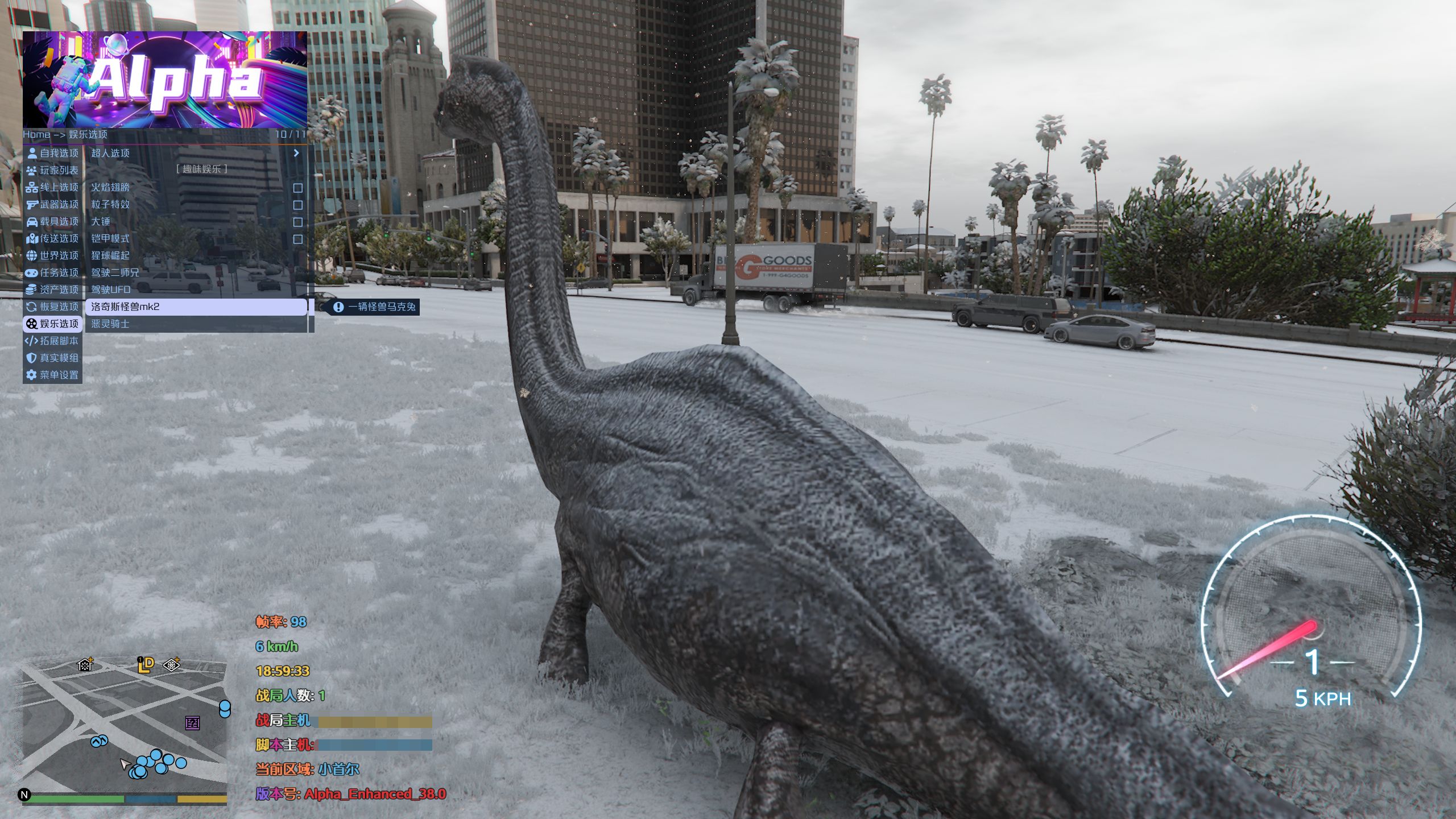Open the 自我选项 category
This screenshot has height=819, width=1456.
coord(52,153)
